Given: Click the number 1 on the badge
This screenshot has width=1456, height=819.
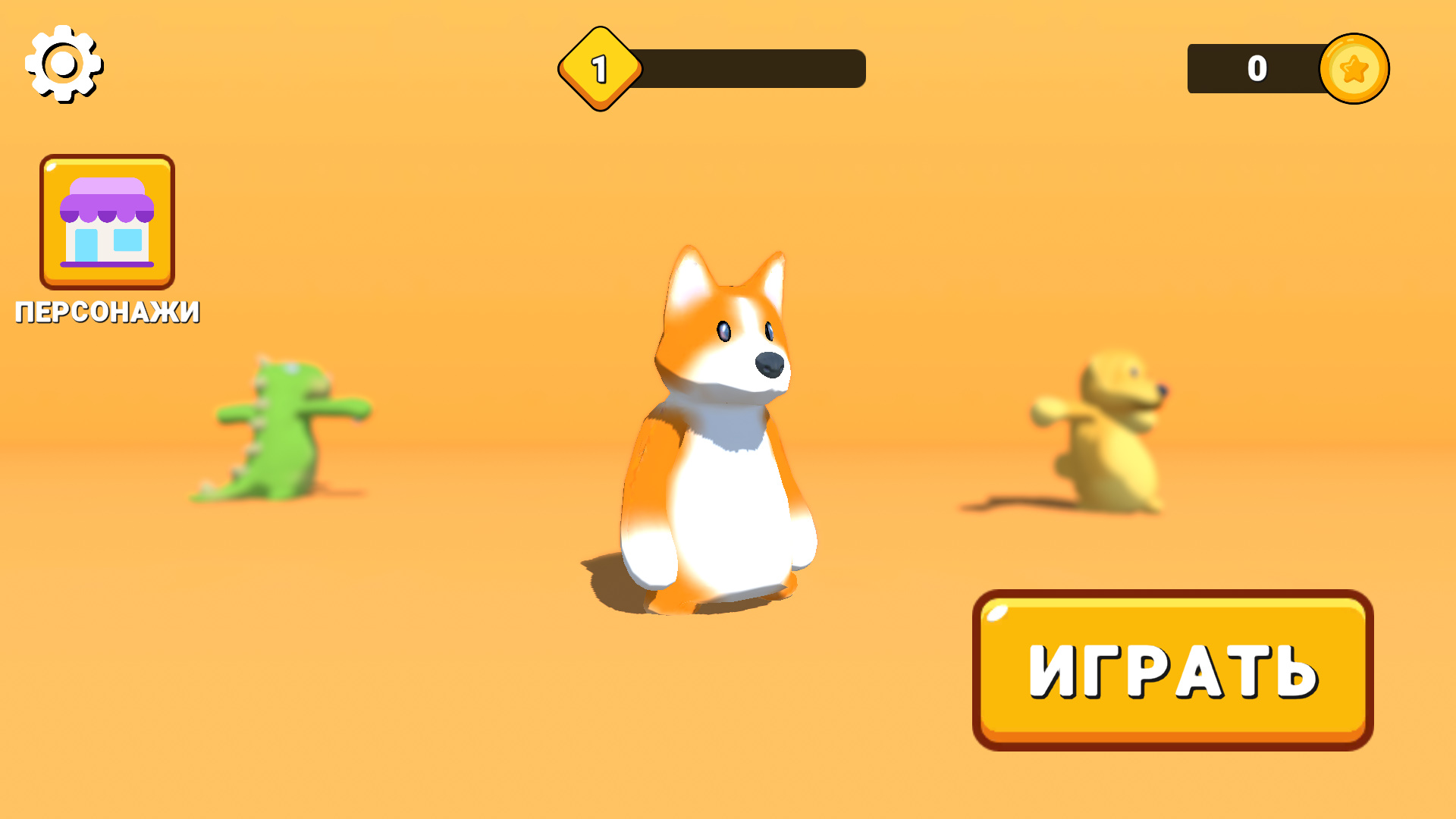Looking at the screenshot, I should (x=599, y=67).
